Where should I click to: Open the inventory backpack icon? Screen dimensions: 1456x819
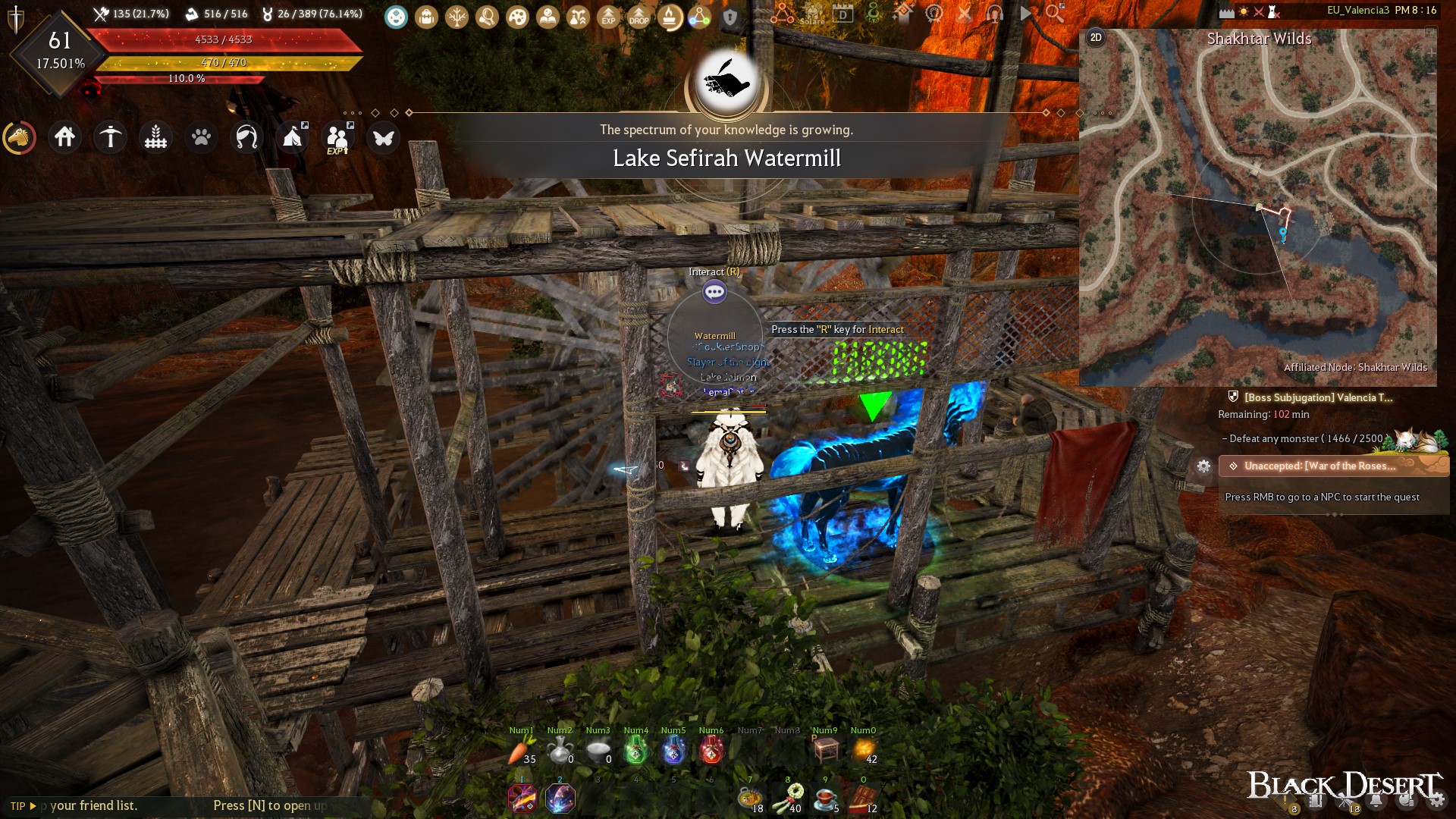pos(427,17)
